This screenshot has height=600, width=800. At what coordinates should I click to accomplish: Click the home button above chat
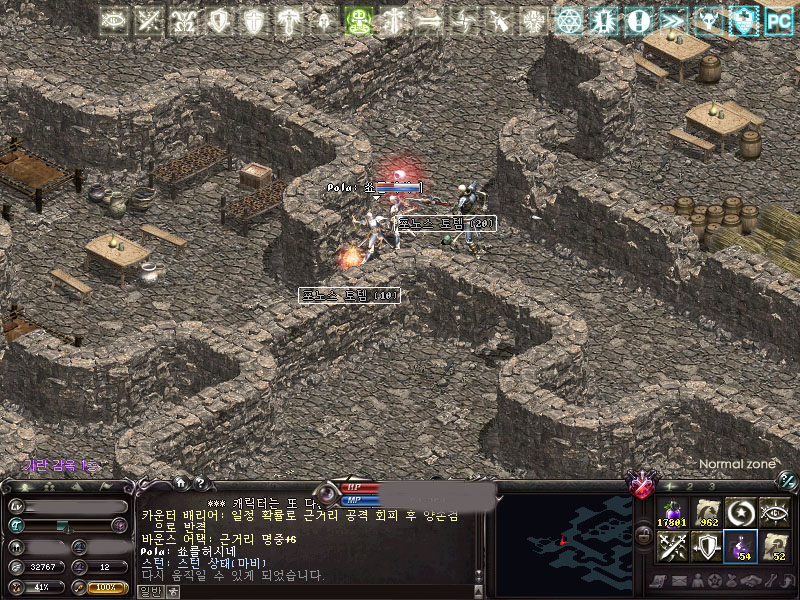pos(180,483)
